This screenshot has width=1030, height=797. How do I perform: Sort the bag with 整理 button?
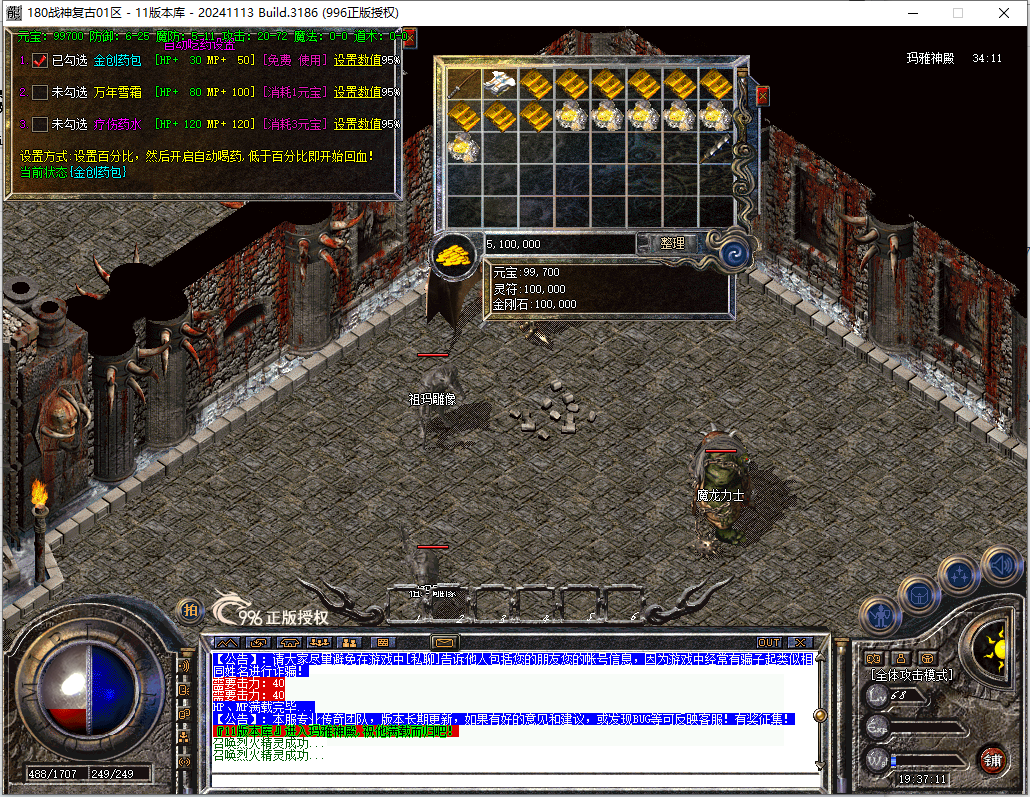click(672, 243)
